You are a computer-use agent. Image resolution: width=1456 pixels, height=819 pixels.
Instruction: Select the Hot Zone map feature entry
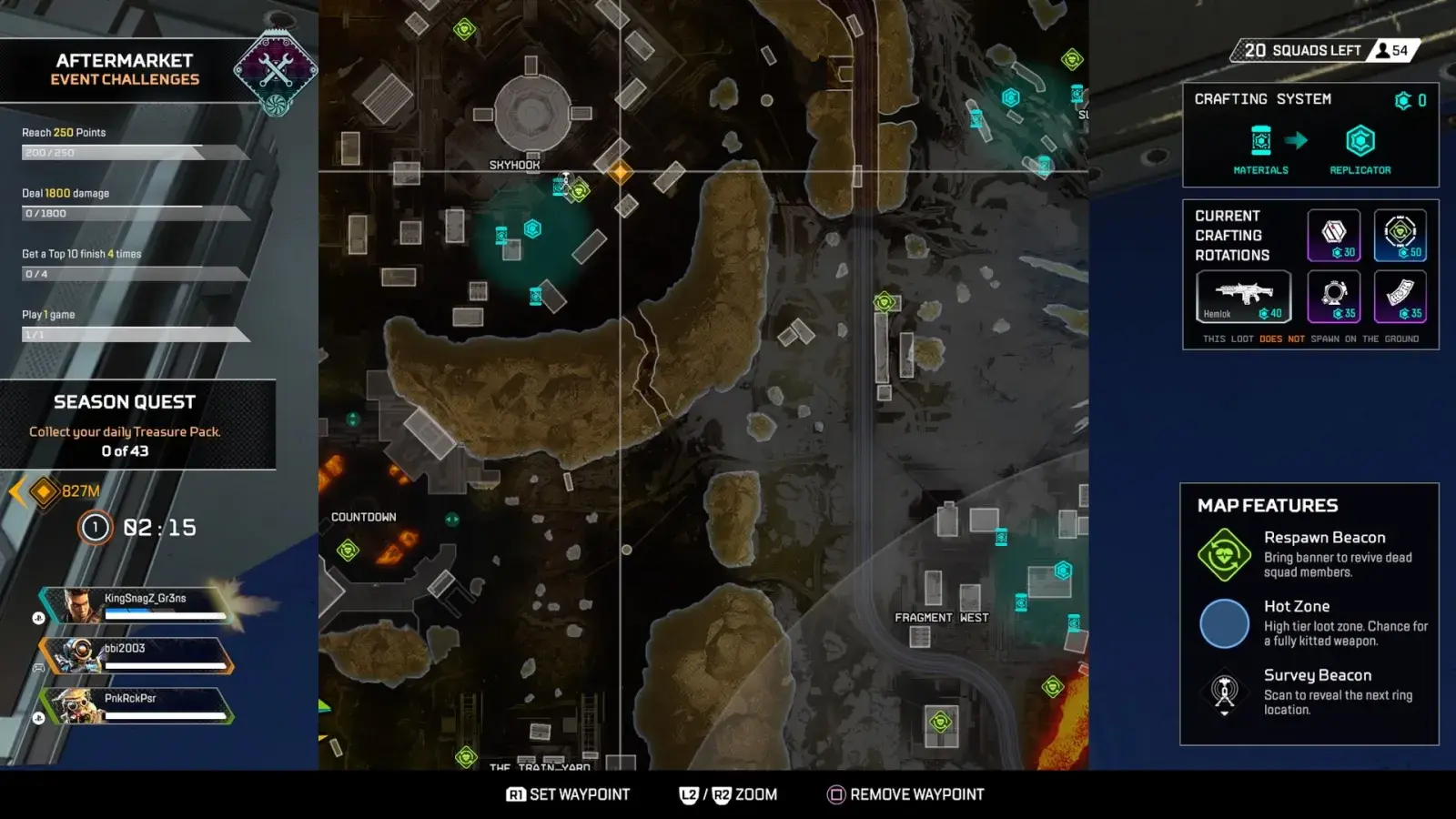tap(1309, 622)
